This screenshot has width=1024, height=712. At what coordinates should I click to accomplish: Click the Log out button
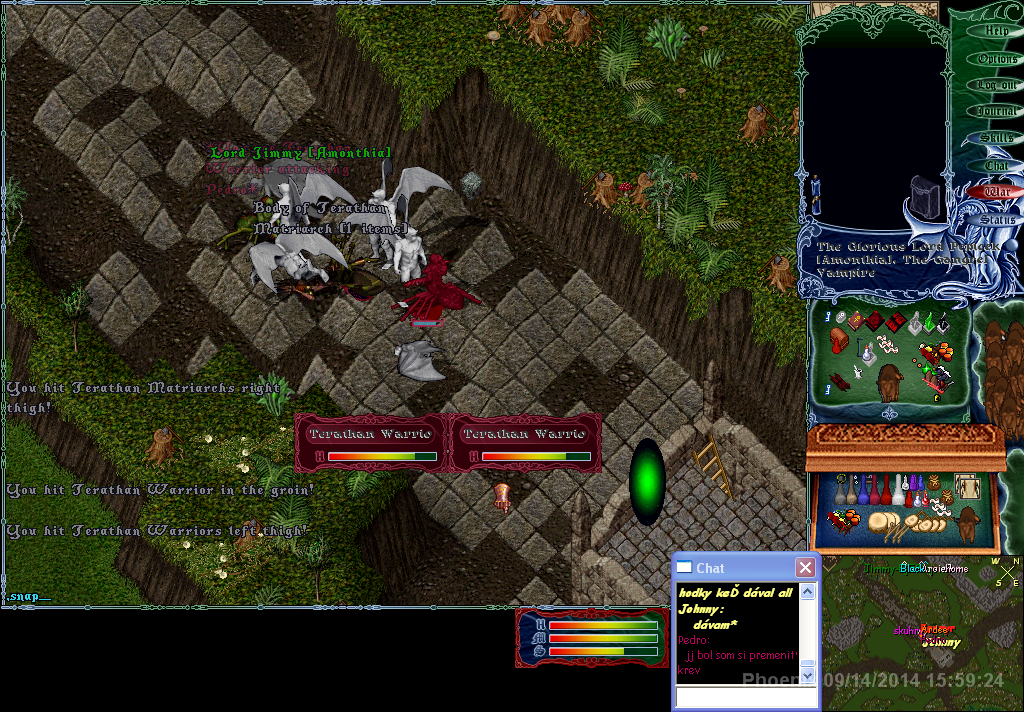click(x=996, y=85)
